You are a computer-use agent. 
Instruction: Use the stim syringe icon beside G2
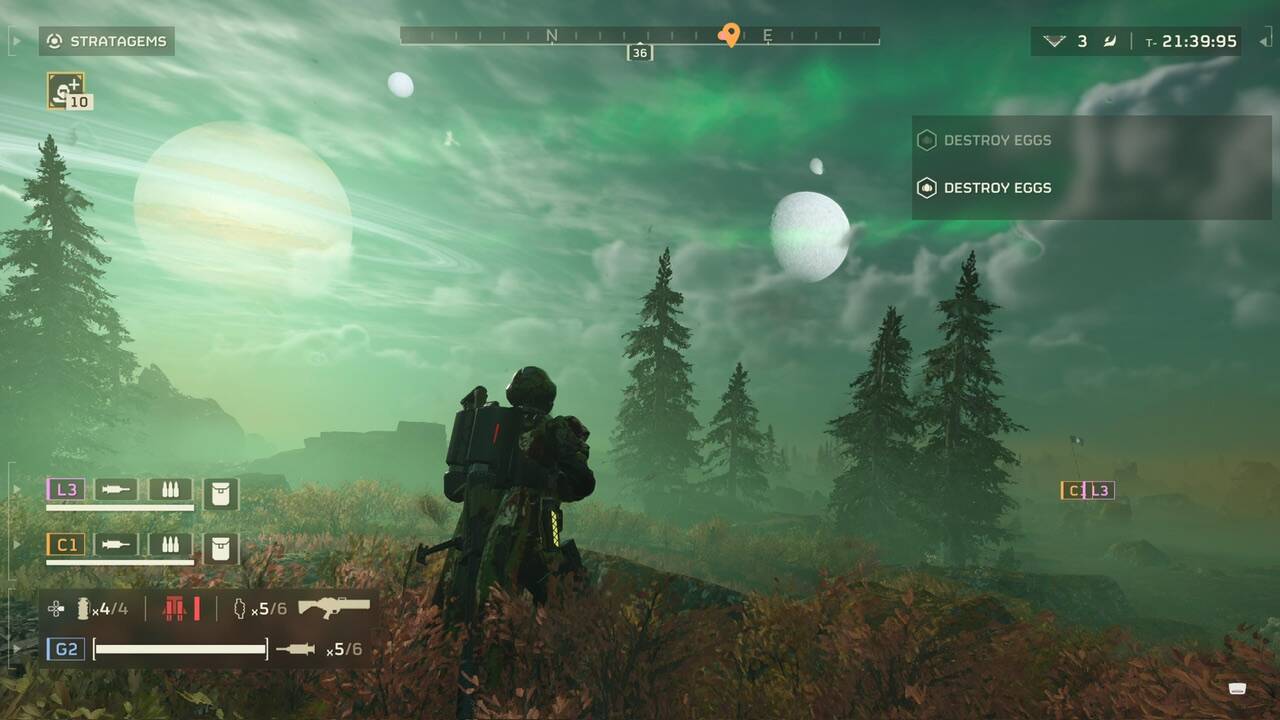click(x=295, y=650)
